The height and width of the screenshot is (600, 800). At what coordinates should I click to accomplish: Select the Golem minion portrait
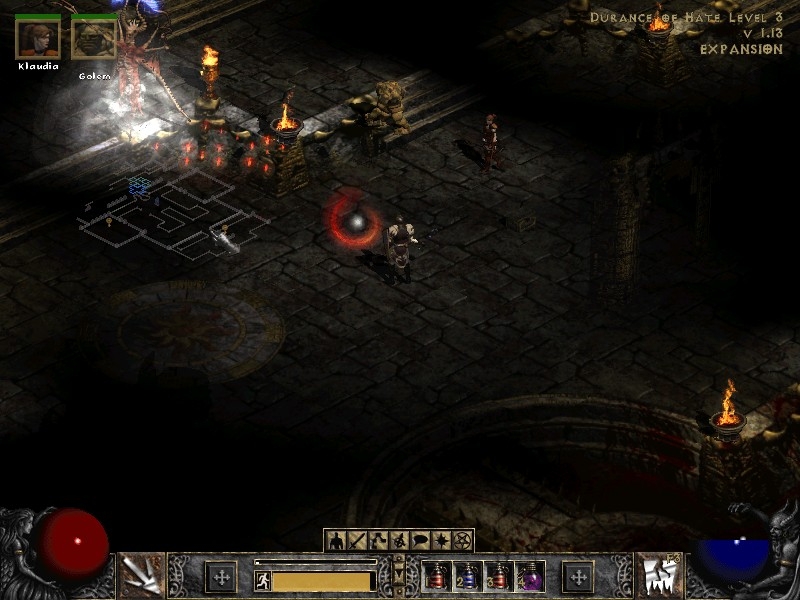(x=93, y=38)
